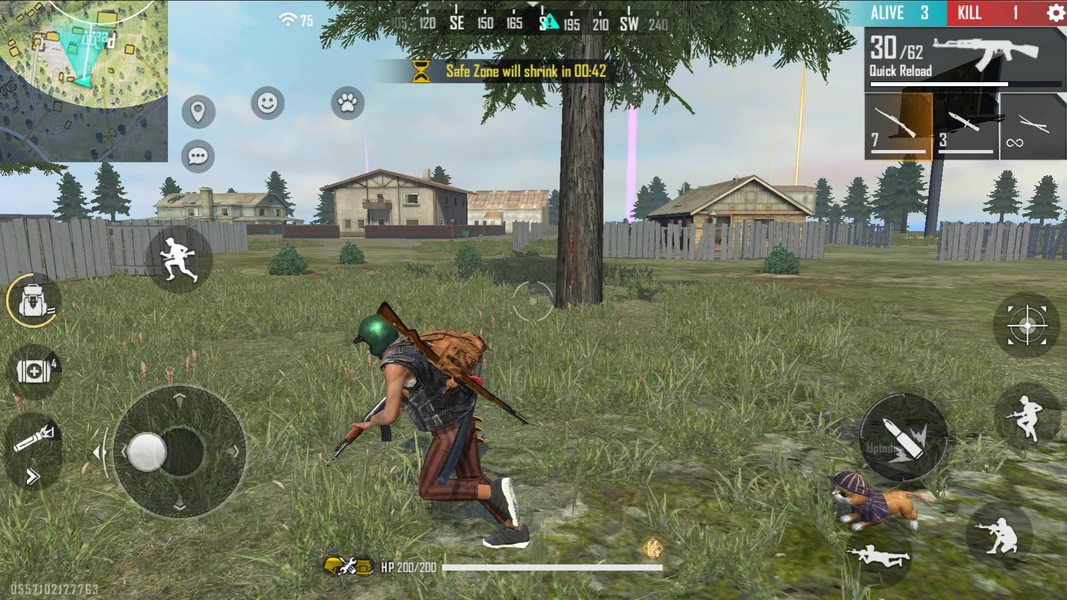Screen dimensions: 1067x600
Task: Toggle the sprint running button
Action: pyautogui.click(x=179, y=259)
